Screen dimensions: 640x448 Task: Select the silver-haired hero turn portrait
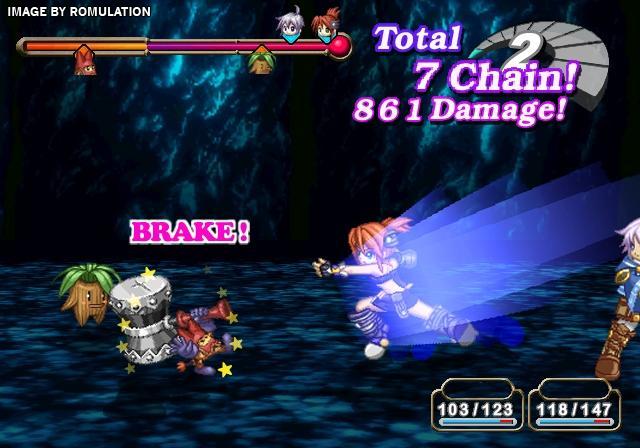click(x=290, y=27)
